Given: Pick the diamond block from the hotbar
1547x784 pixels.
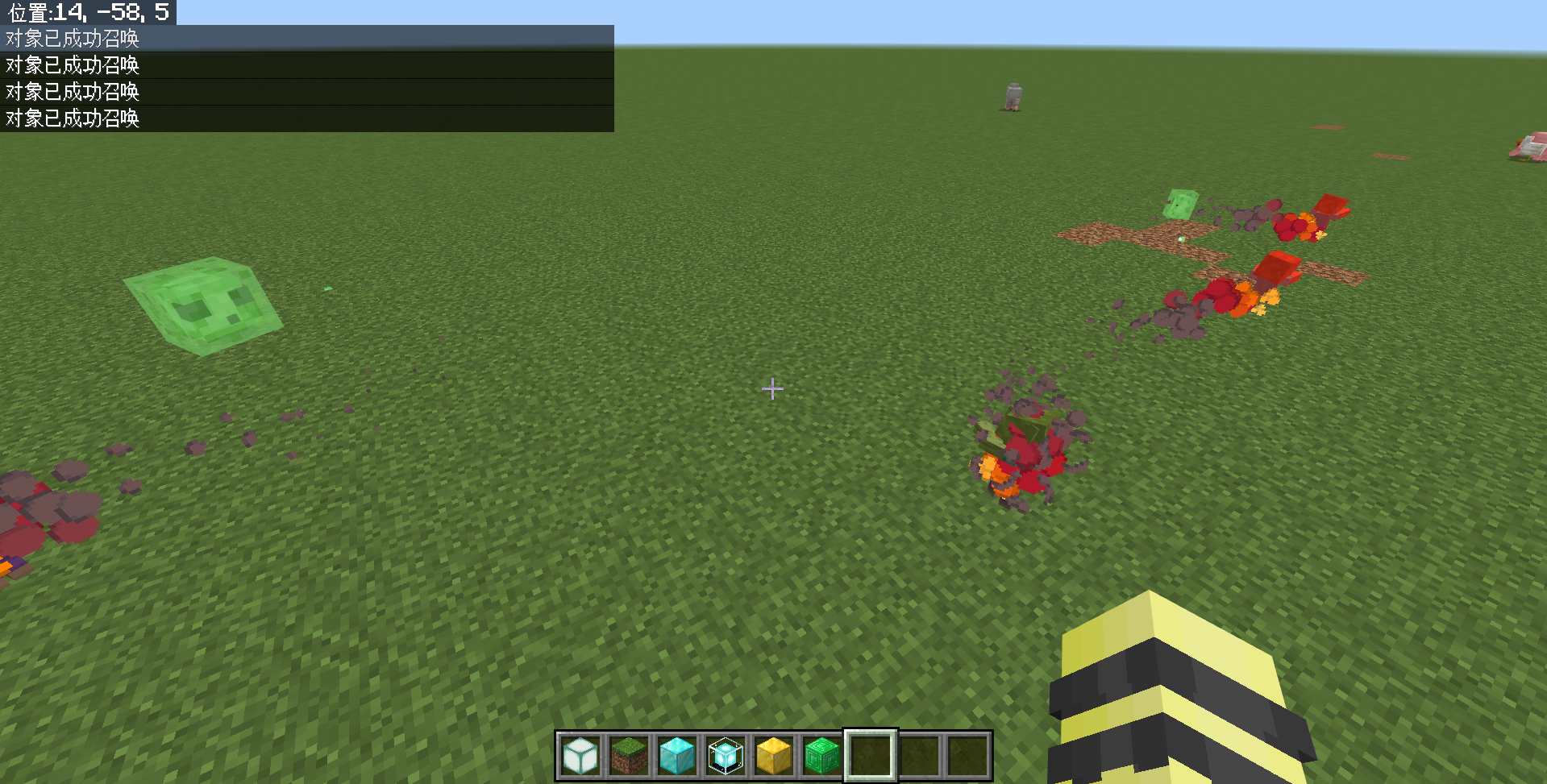Looking at the screenshot, I should pos(676,756).
